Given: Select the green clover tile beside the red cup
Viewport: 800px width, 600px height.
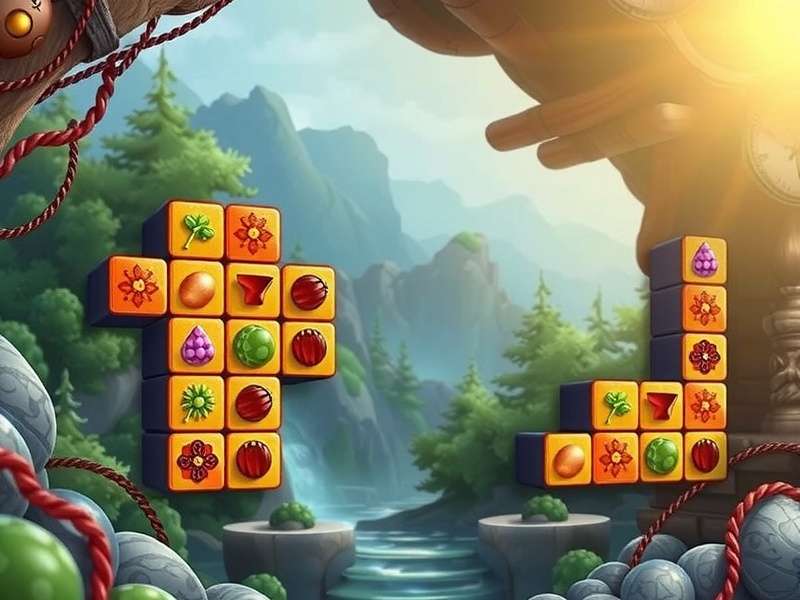Looking at the screenshot, I should coord(615,405).
